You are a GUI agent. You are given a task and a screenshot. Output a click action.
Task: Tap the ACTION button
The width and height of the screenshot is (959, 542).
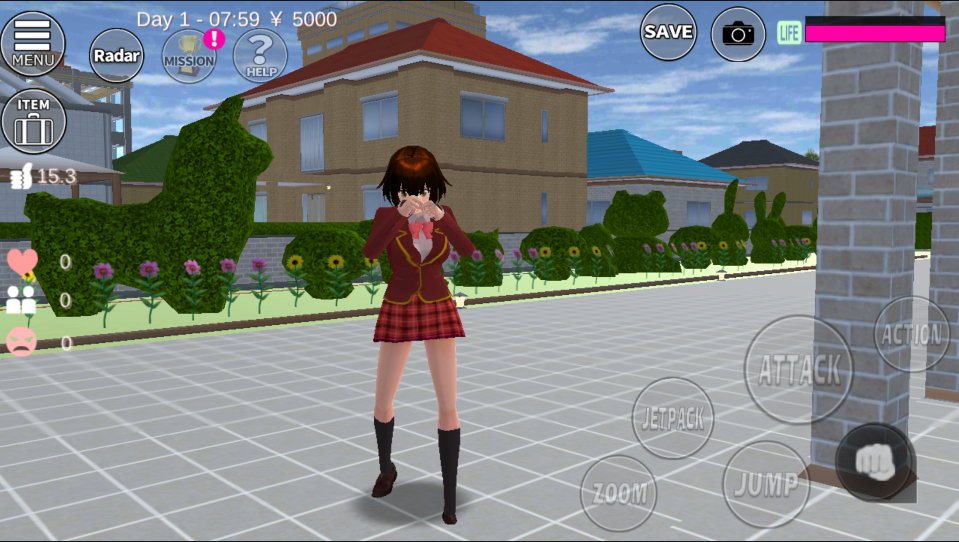pos(911,335)
